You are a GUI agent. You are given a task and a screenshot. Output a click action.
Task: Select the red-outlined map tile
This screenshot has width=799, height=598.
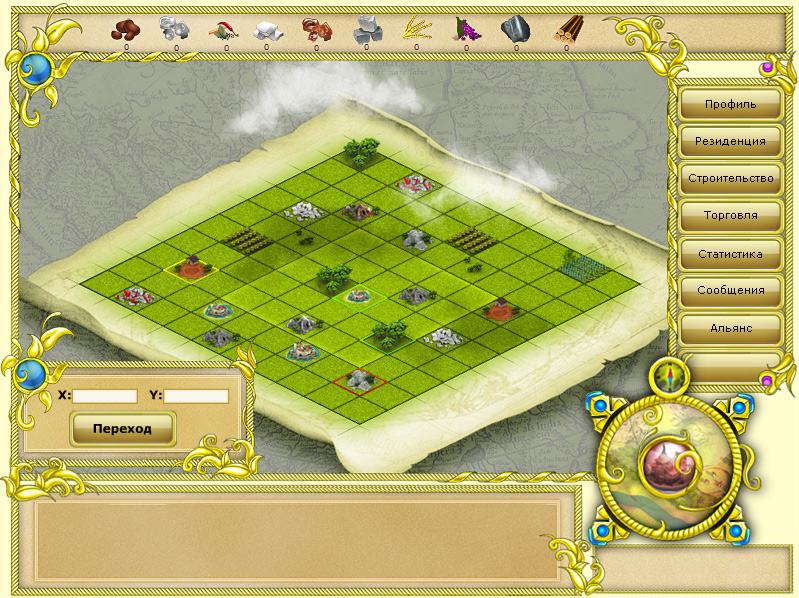point(359,381)
